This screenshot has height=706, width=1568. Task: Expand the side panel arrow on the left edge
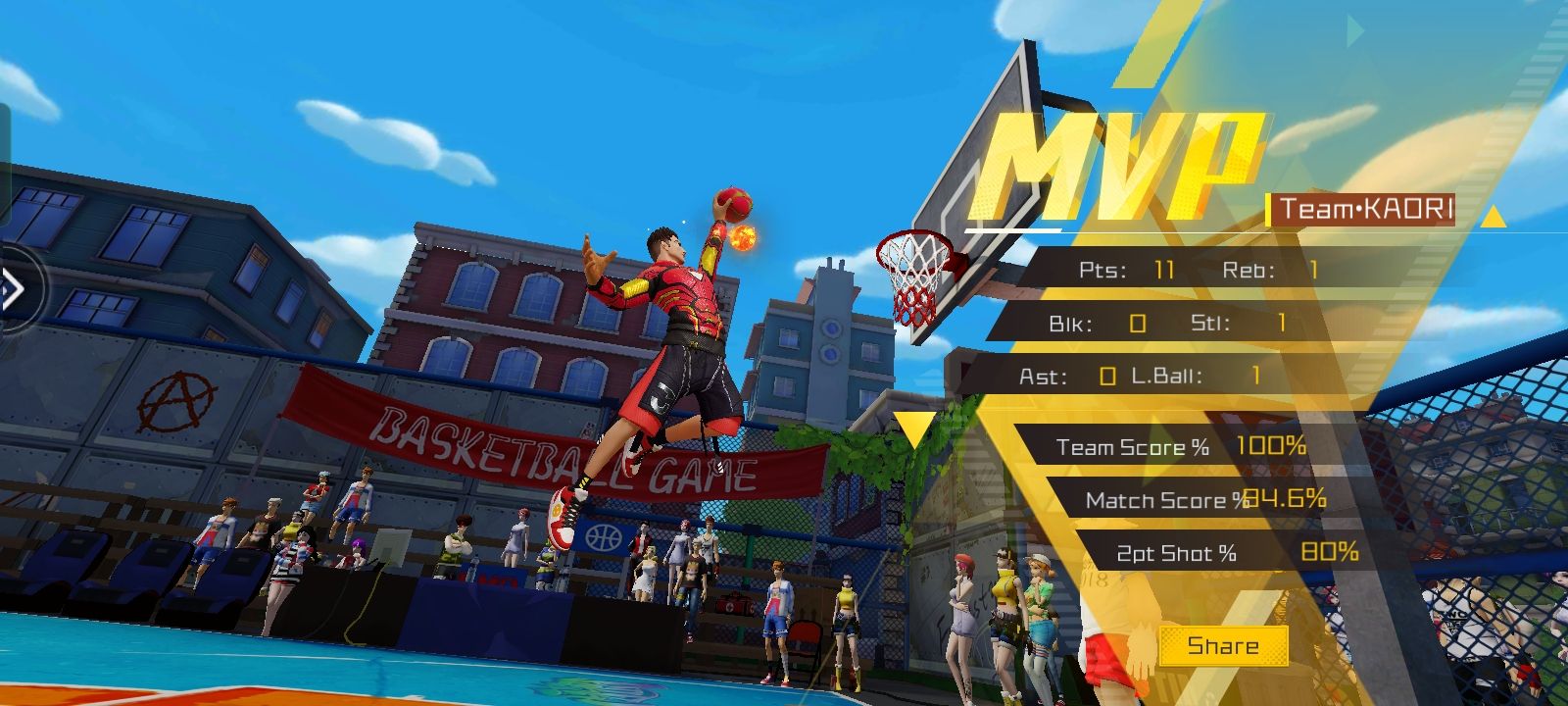(x=12, y=289)
